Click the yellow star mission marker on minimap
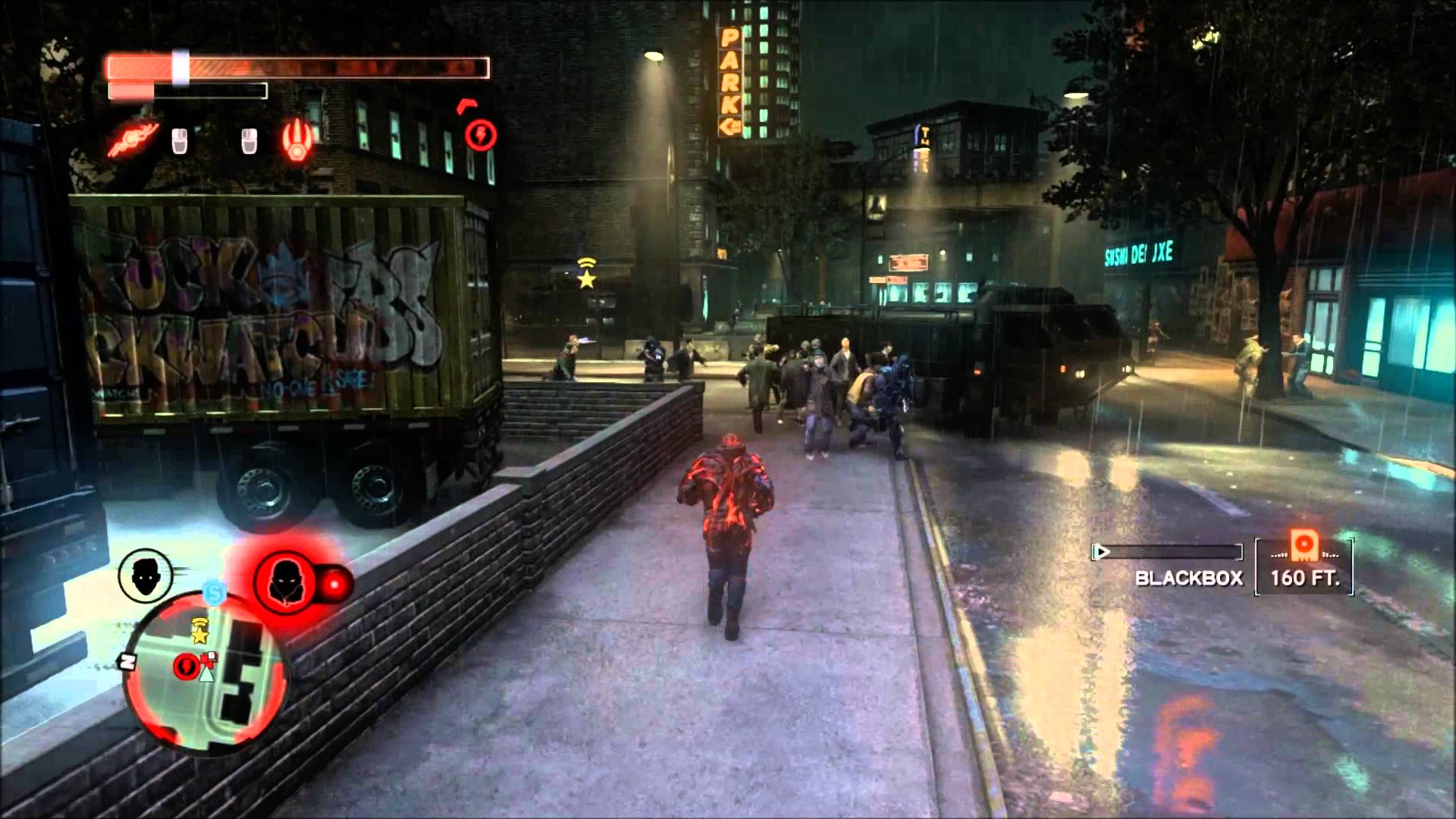The width and height of the screenshot is (1456, 819). tap(199, 635)
